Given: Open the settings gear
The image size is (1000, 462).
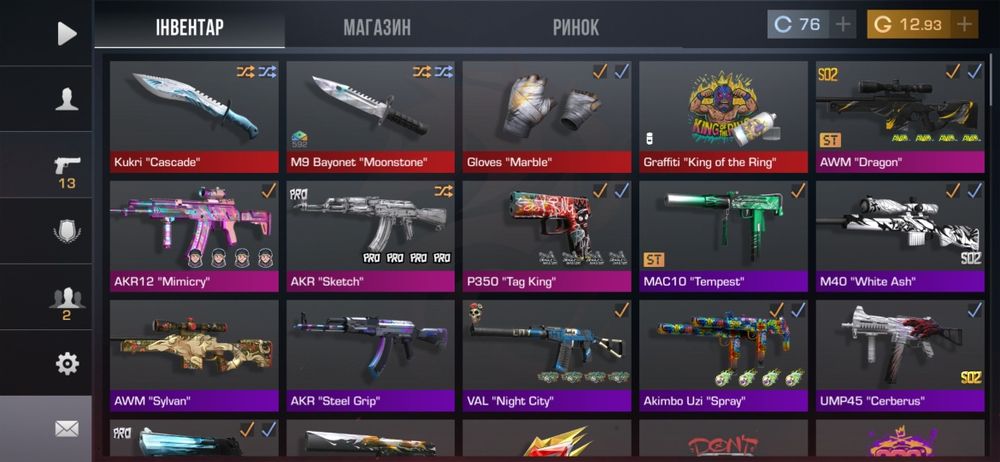Looking at the screenshot, I should (x=66, y=364).
